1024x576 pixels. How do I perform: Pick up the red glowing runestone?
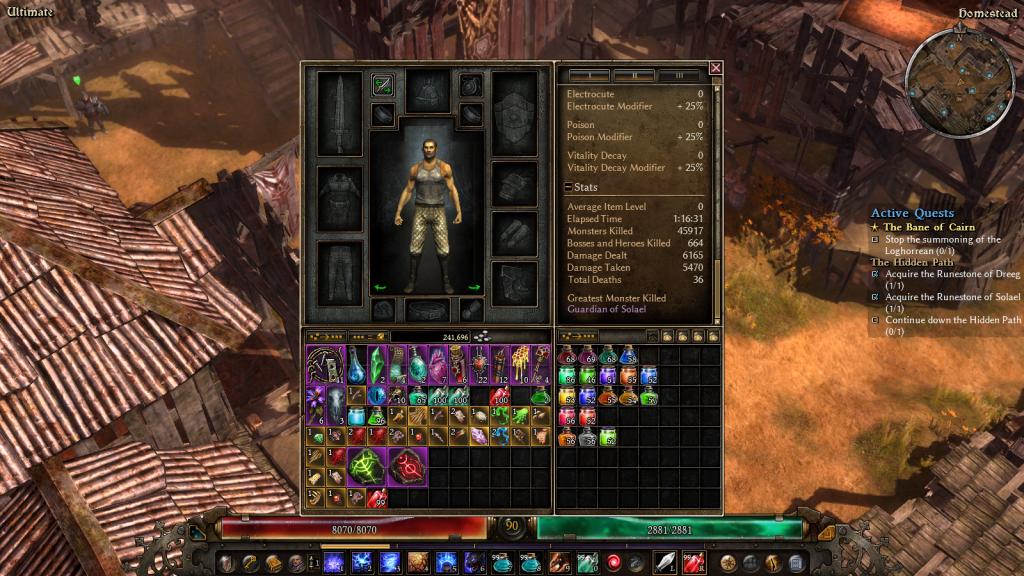click(407, 467)
